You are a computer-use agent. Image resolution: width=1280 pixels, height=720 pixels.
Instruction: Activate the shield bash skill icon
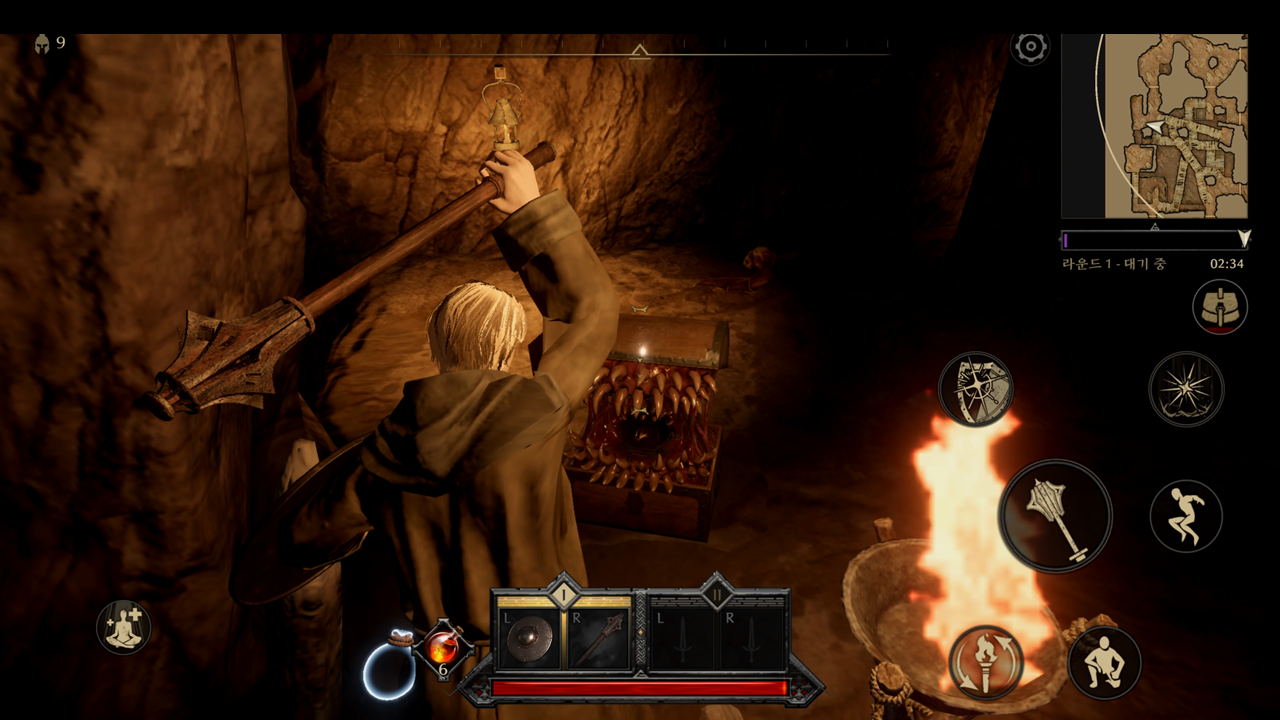(975, 389)
